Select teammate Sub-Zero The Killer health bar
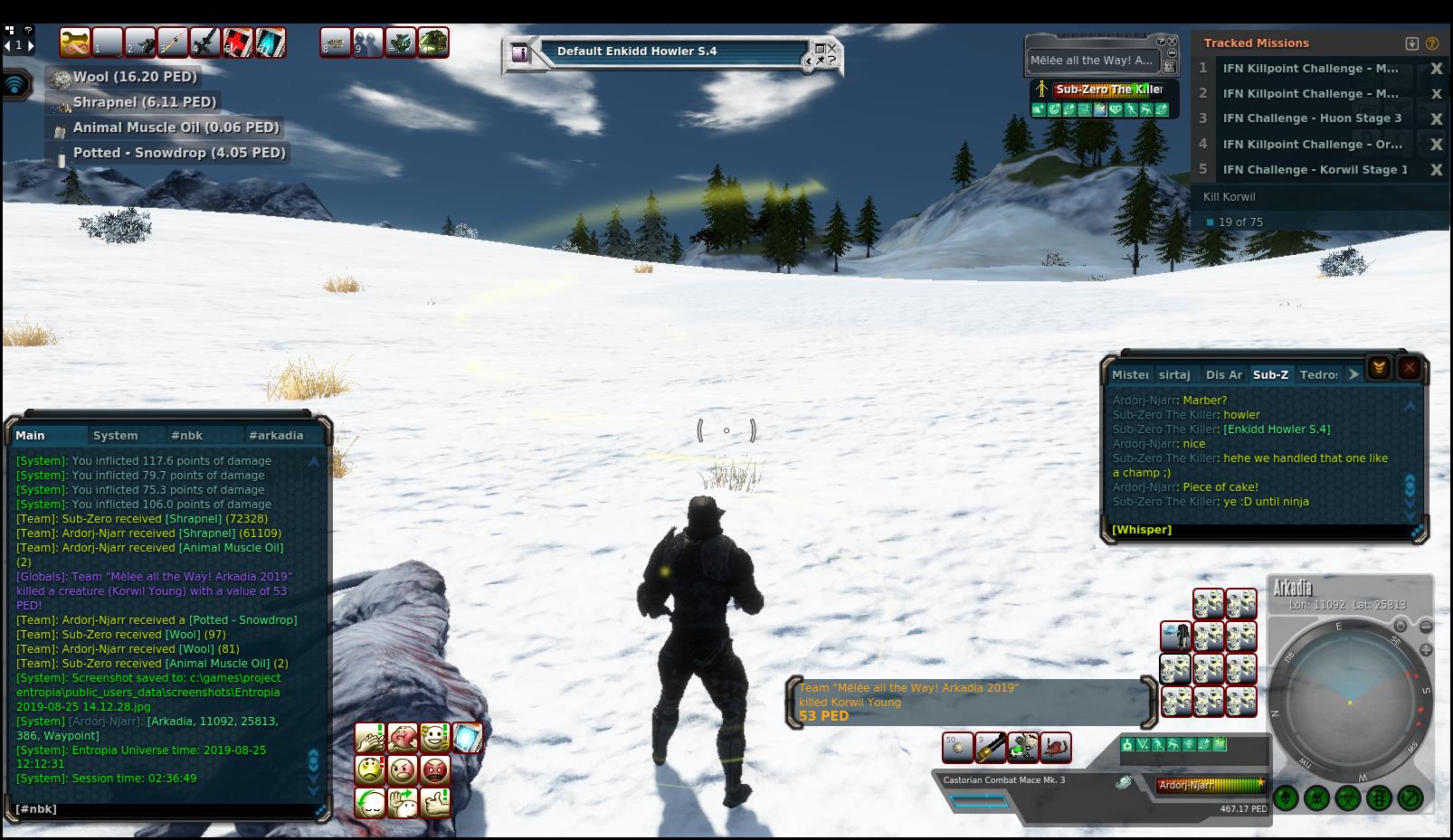 pos(1108,90)
